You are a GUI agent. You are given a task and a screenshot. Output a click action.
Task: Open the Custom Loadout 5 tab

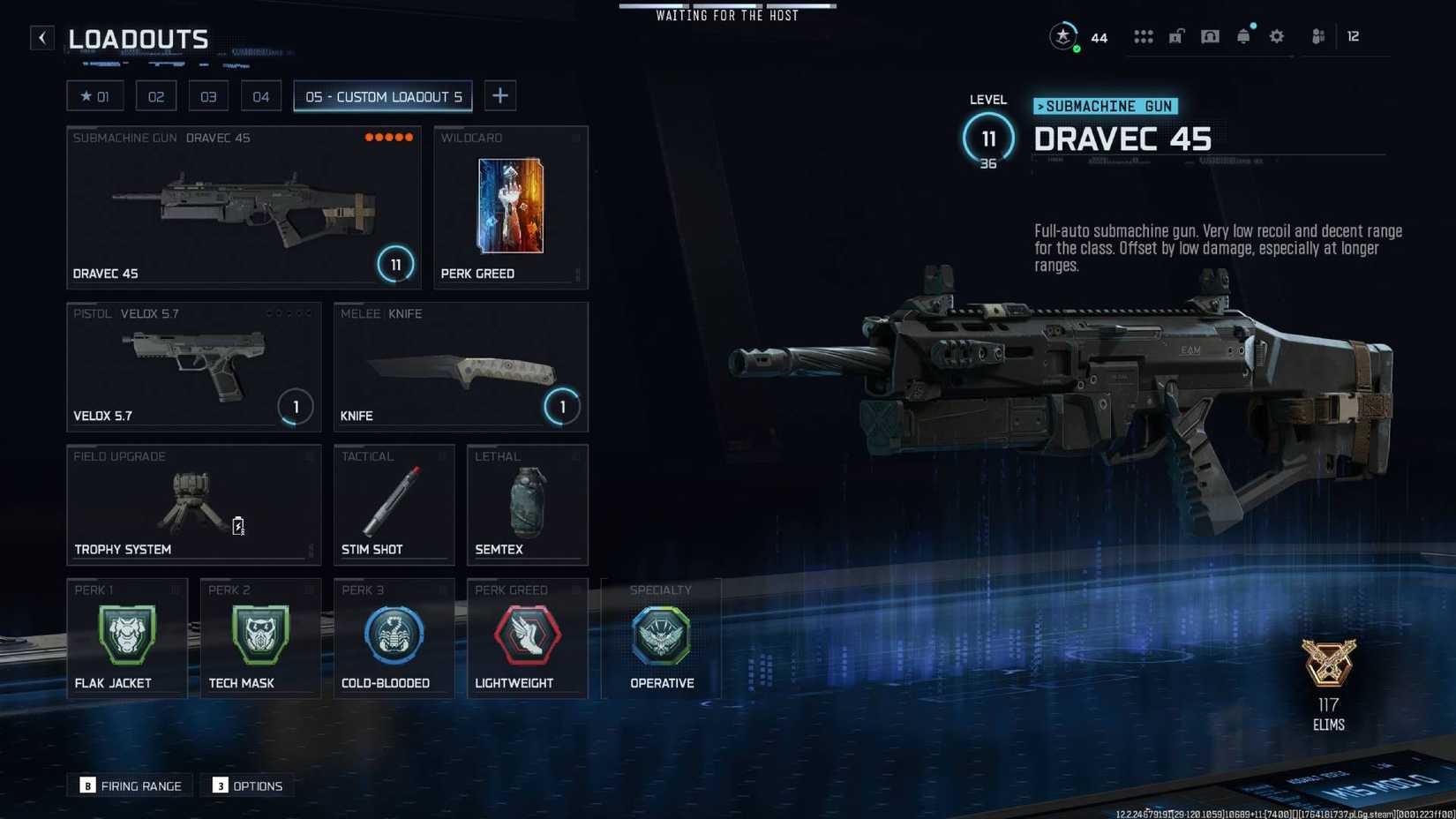click(x=382, y=96)
